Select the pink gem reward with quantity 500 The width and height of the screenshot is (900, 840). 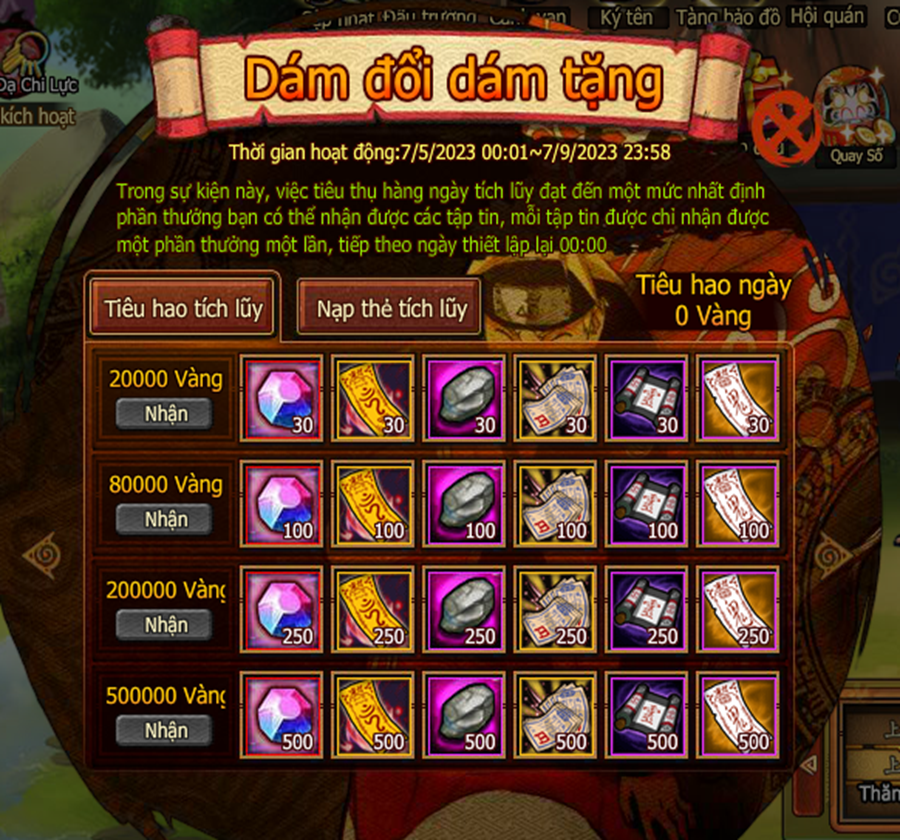pyautogui.click(x=282, y=713)
